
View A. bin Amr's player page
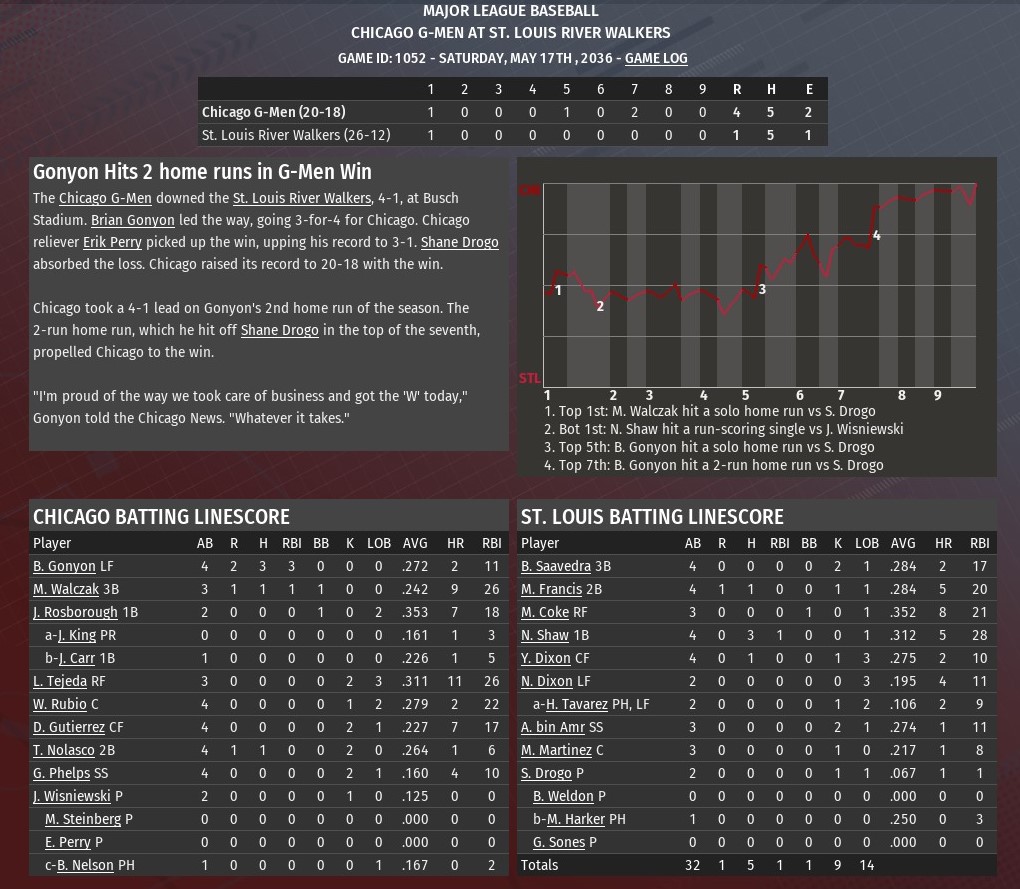553,727
